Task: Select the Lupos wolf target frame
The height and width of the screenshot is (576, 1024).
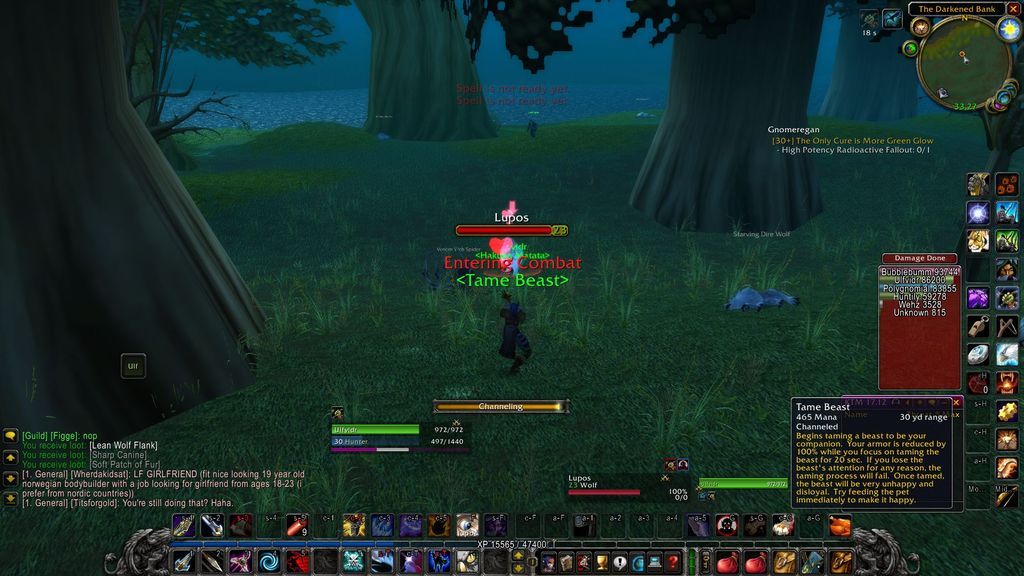Action: 612,485
